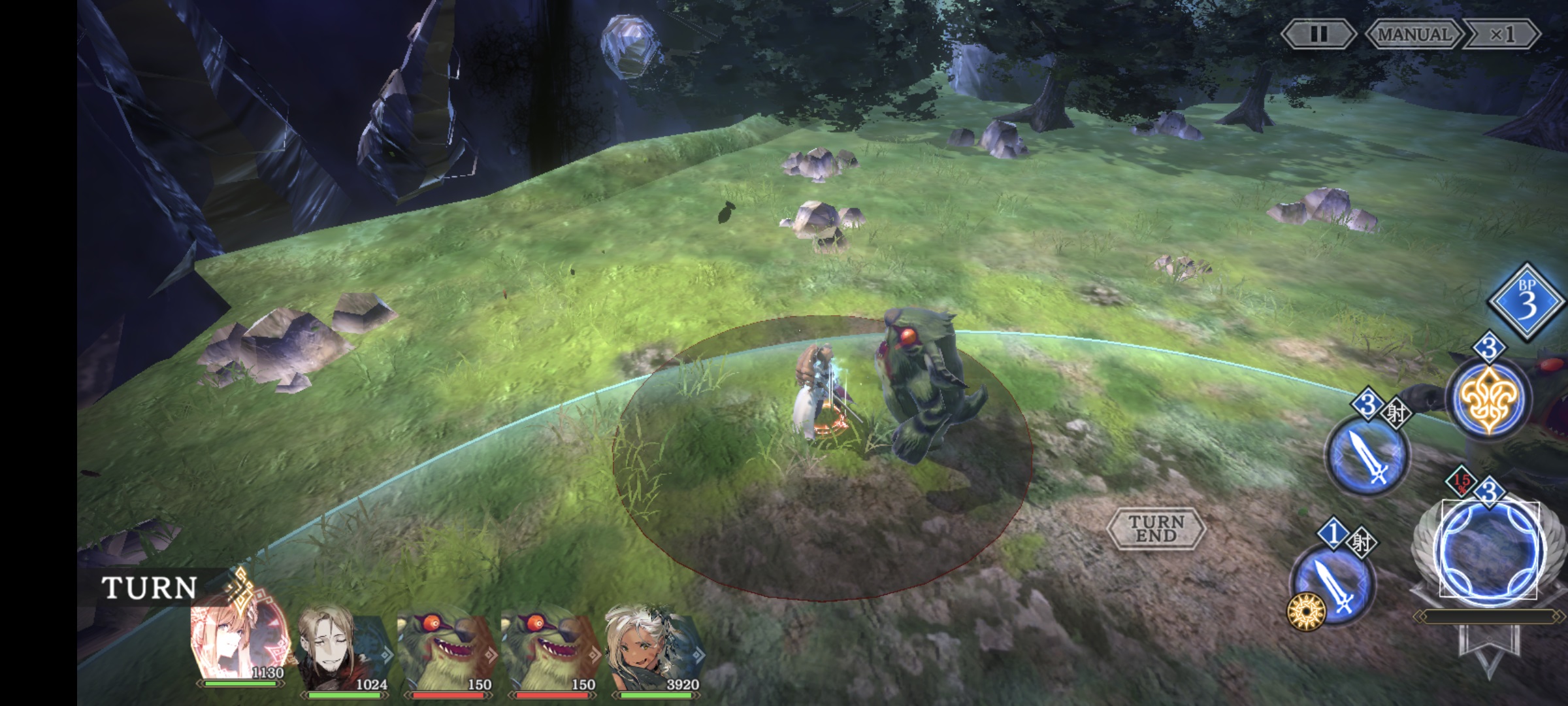Change the ×1 battle speed
Viewport: 1568px width, 706px height.
[x=1502, y=34]
